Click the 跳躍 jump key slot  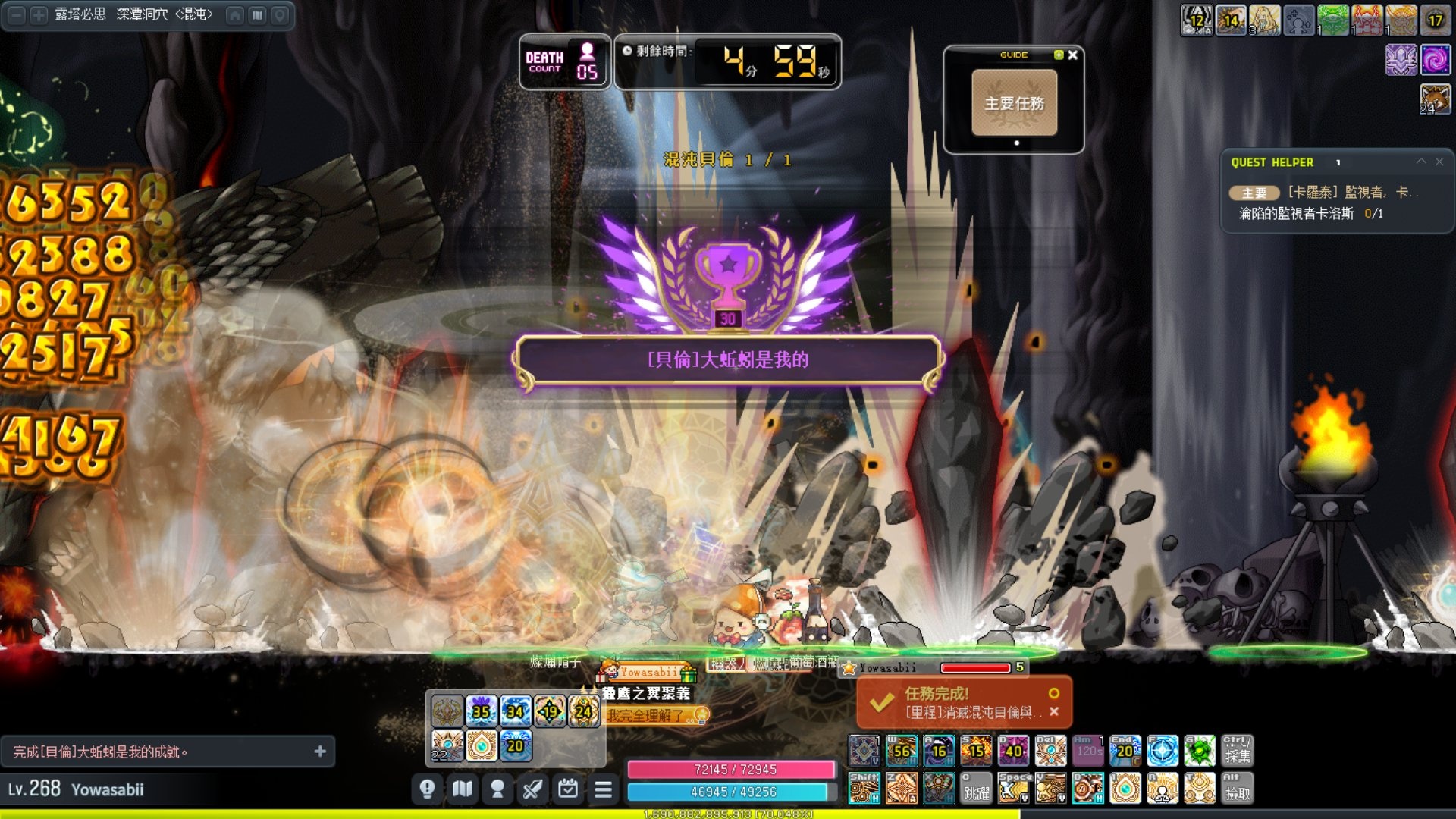(975, 789)
